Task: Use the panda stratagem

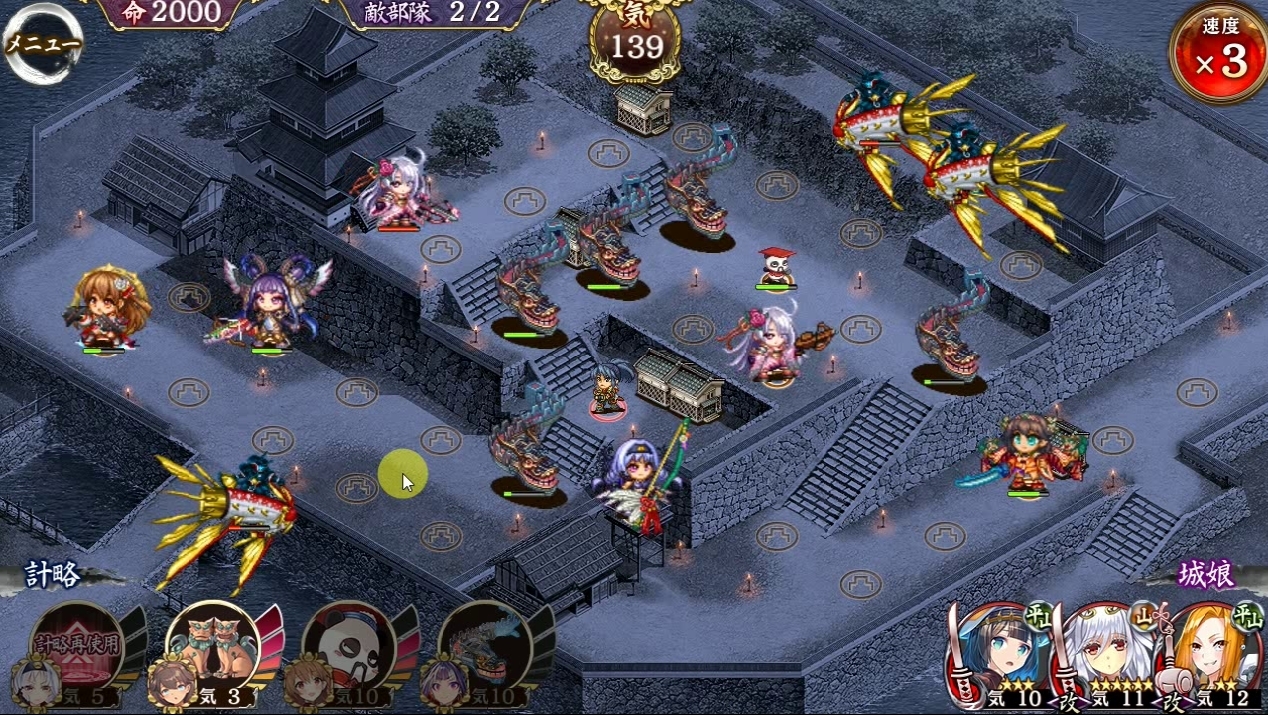Action: pos(349,648)
